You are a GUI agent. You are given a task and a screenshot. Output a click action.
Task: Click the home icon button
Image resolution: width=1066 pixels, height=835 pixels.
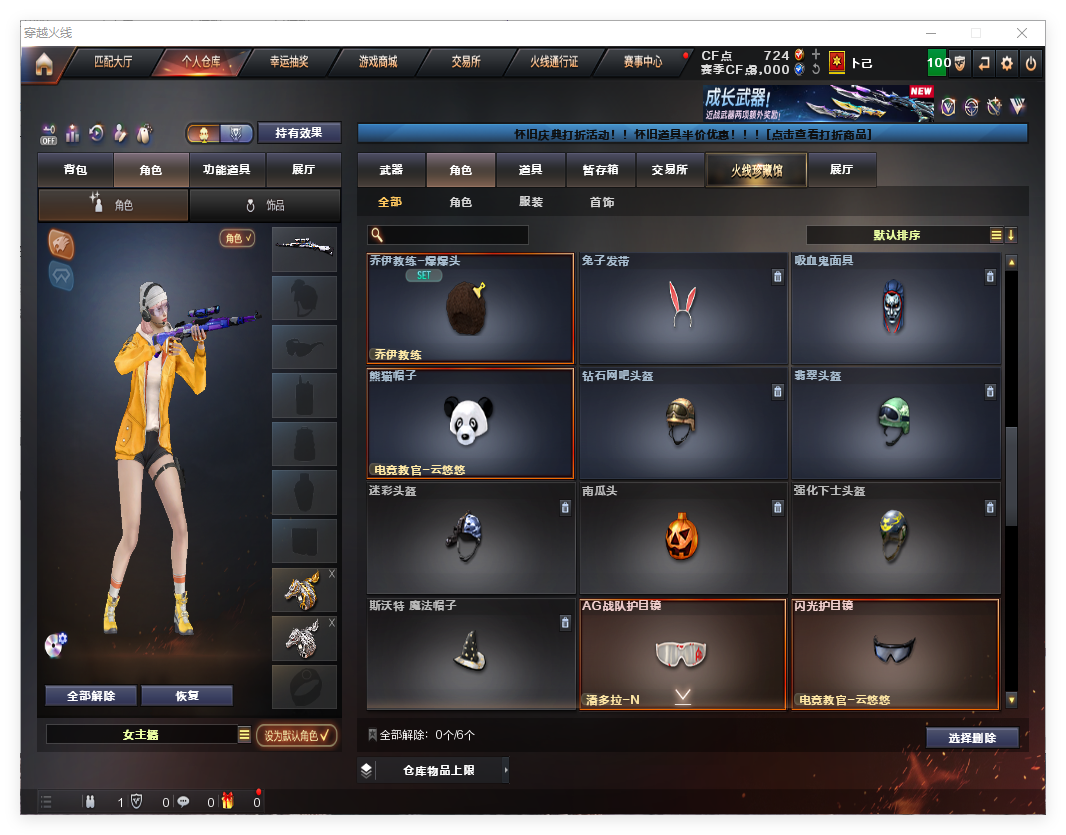pyautogui.click(x=43, y=65)
